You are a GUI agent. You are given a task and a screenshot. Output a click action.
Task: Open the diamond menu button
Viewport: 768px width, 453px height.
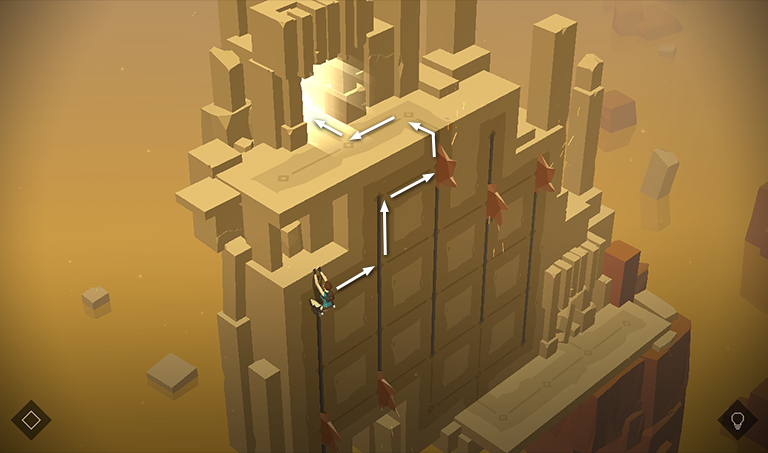tap(31, 420)
